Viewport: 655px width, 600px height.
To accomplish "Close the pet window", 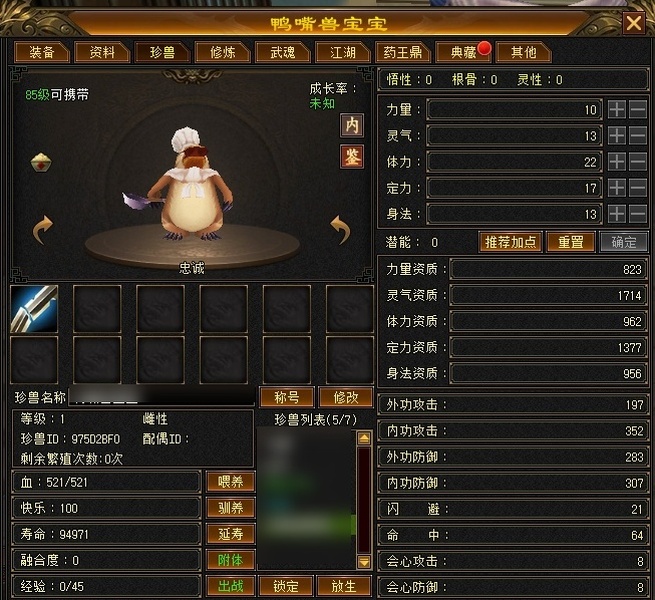I will [633, 22].
